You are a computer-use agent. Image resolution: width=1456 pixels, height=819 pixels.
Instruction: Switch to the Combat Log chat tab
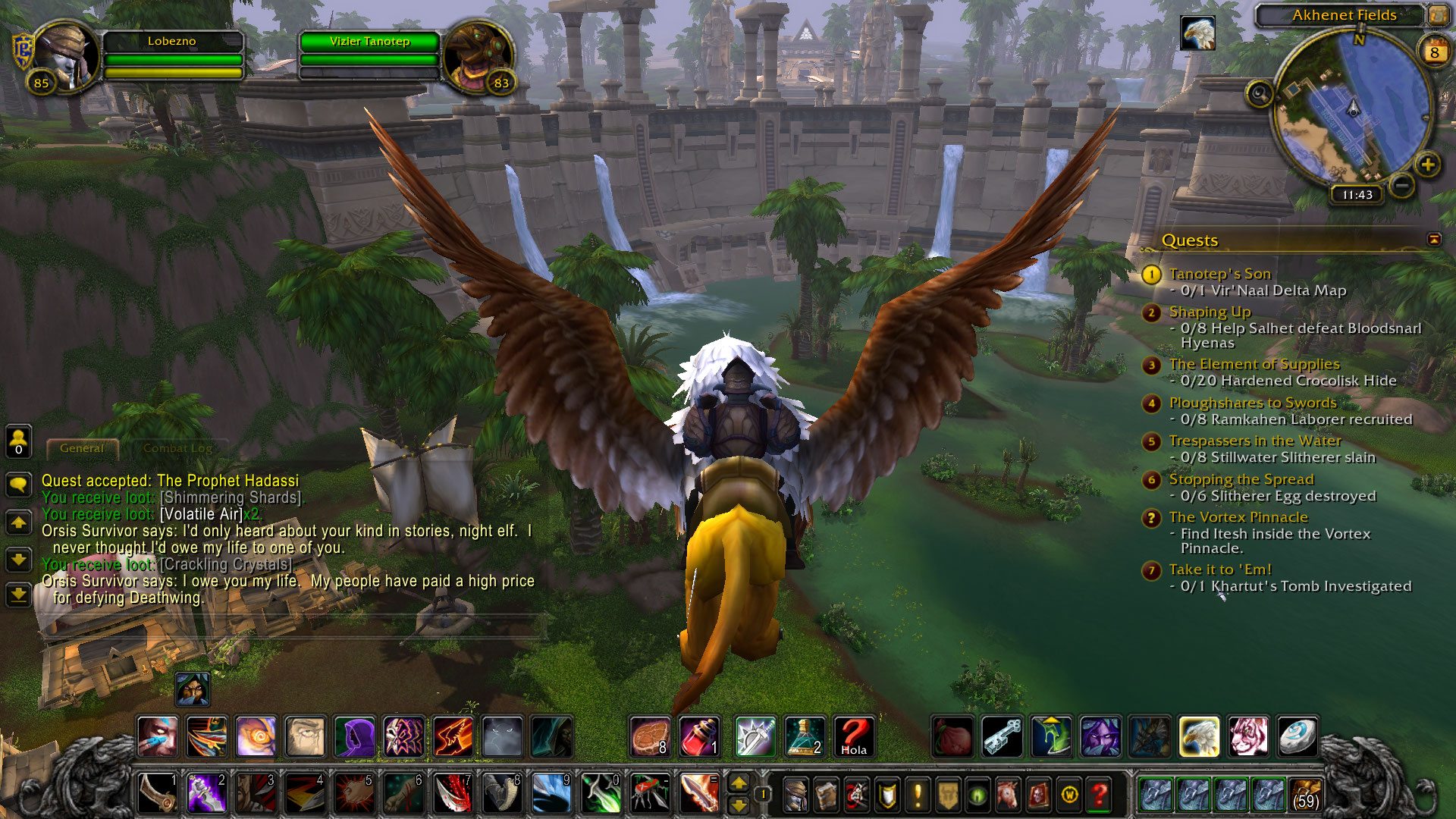tap(177, 448)
